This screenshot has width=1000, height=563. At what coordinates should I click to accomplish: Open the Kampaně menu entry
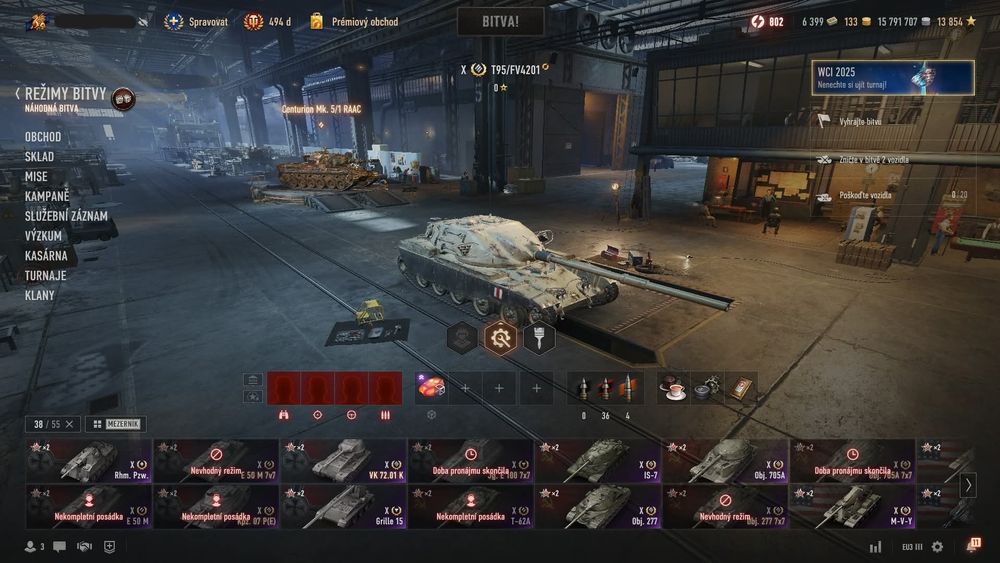(x=47, y=196)
